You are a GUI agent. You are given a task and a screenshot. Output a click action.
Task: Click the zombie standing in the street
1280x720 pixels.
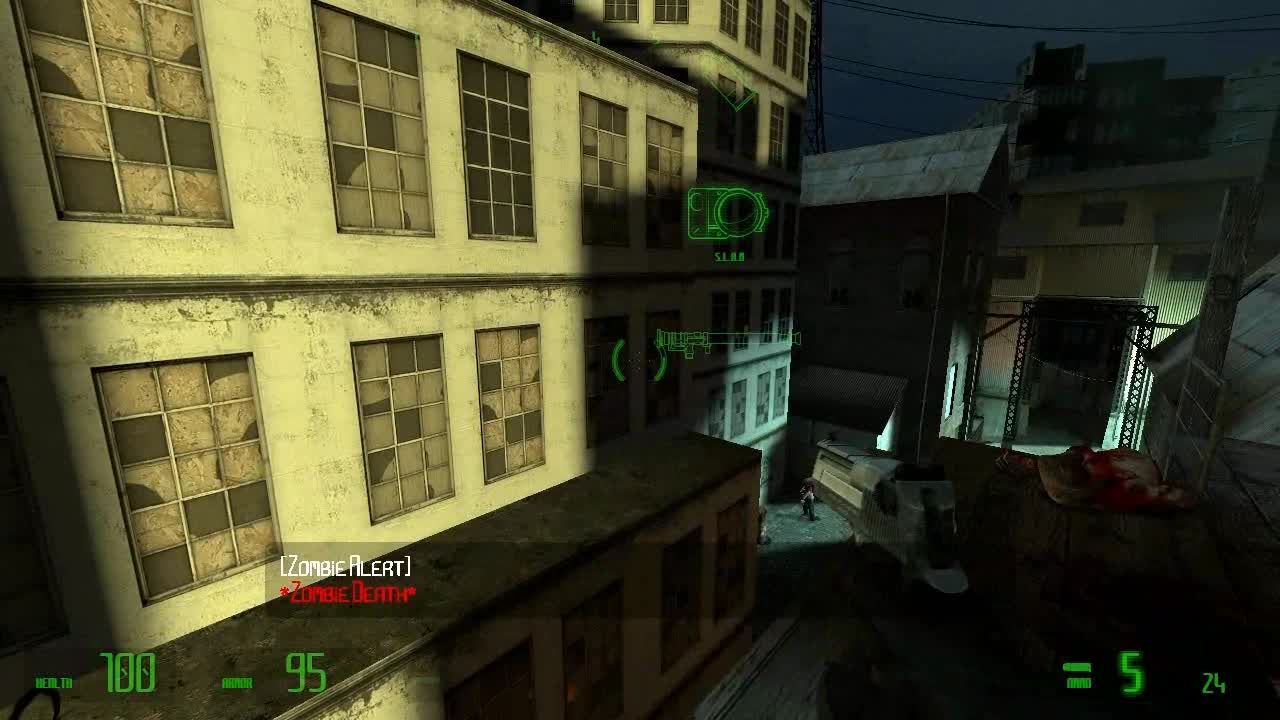click(808, 500)
